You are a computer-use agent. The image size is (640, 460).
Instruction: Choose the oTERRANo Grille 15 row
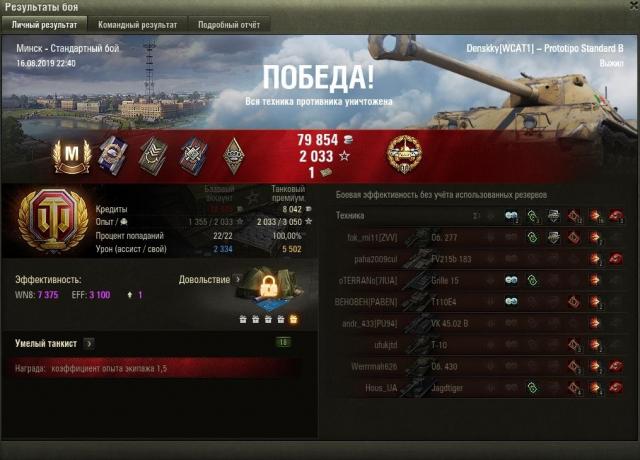[x=480, y=279]
